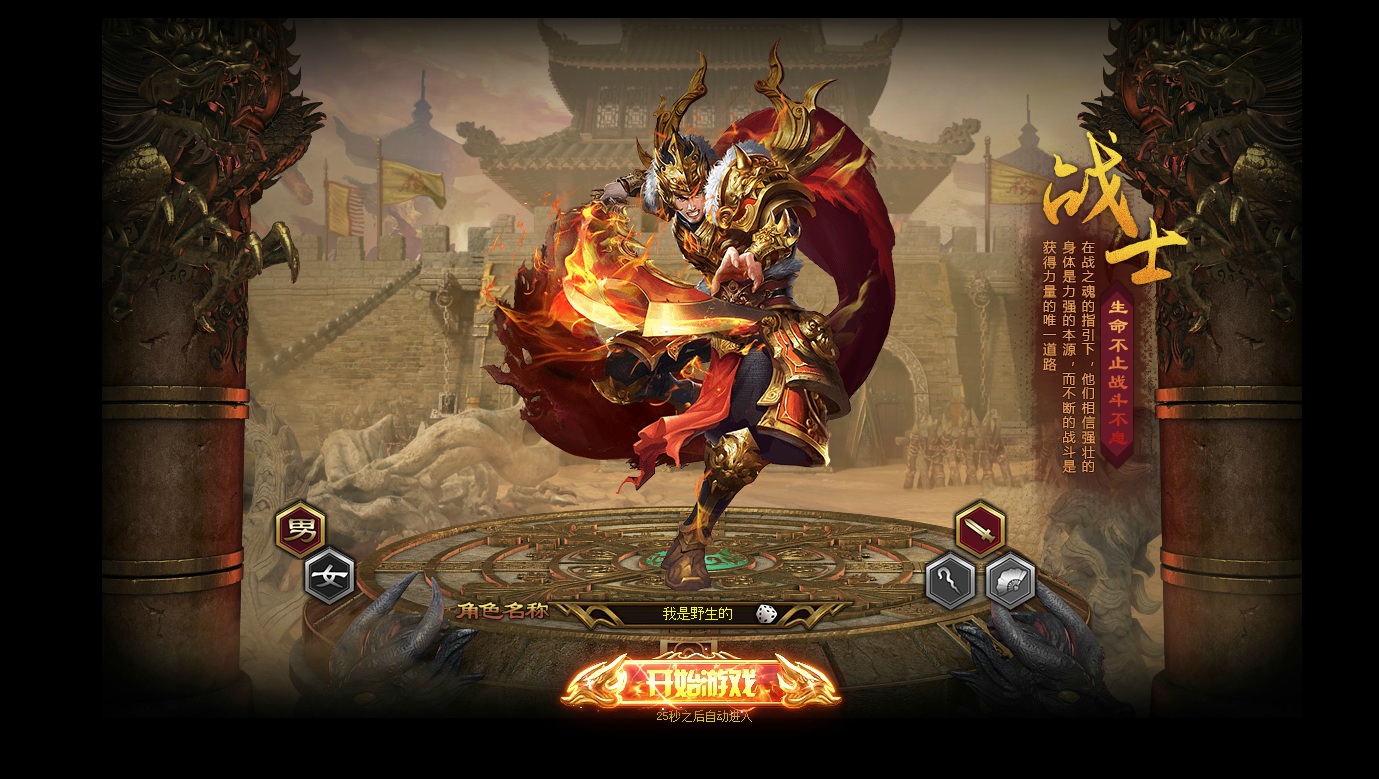Click the character name input field
Image resolution: width=1379 pixels, height=779 pixels.
pyautogui.click(x=697, y=614)
